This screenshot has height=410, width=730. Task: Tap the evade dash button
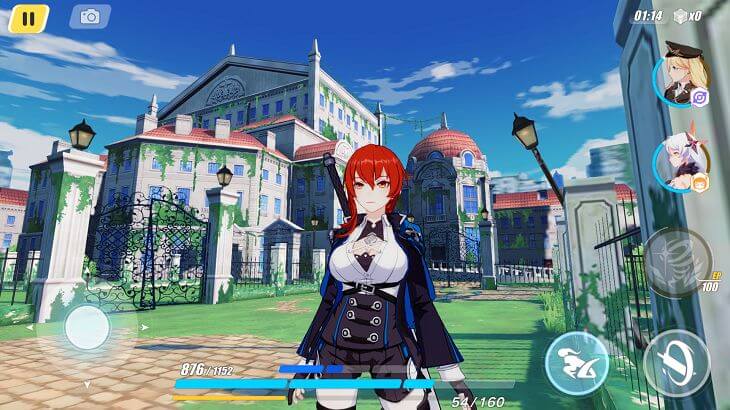[577, 362]
